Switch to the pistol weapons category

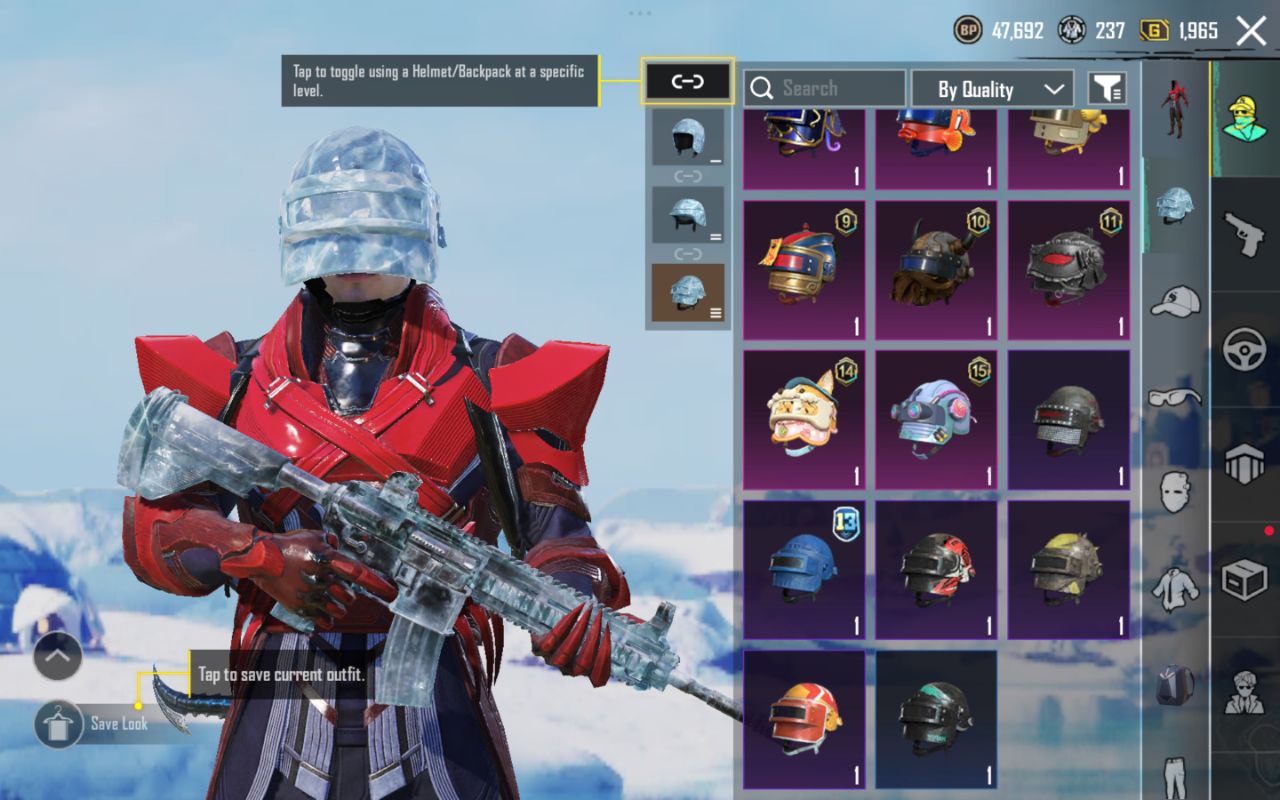pyautogui.click(x=1245, y=233)
